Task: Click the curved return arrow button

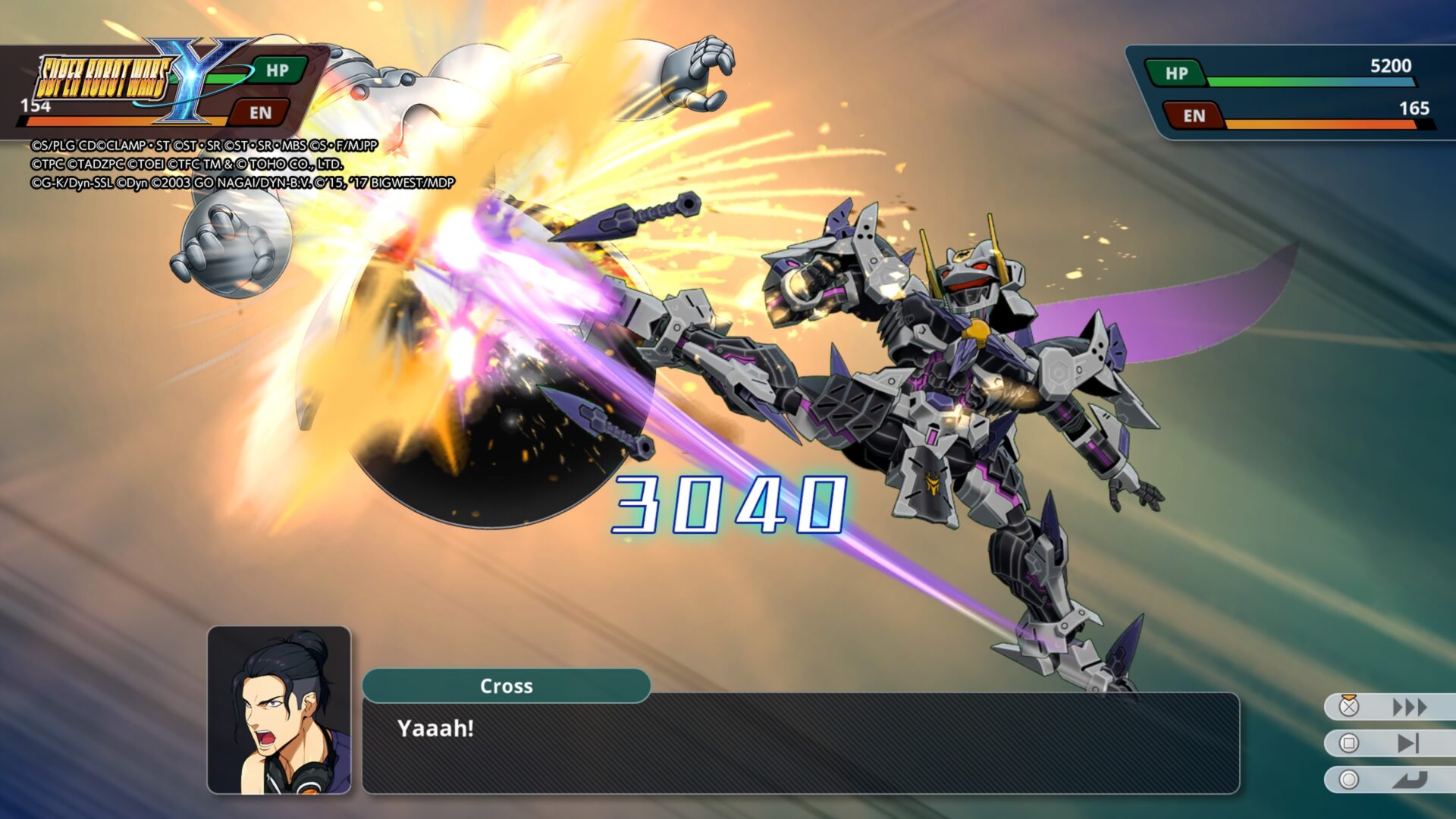Action: click(1409, 780)
